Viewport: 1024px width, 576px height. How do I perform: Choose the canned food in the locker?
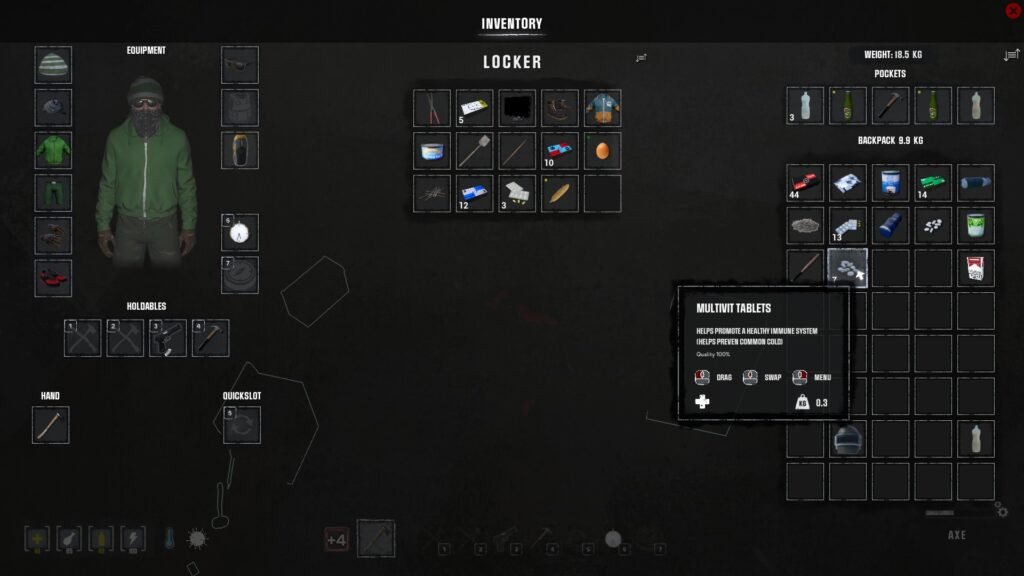click(432, 151)
